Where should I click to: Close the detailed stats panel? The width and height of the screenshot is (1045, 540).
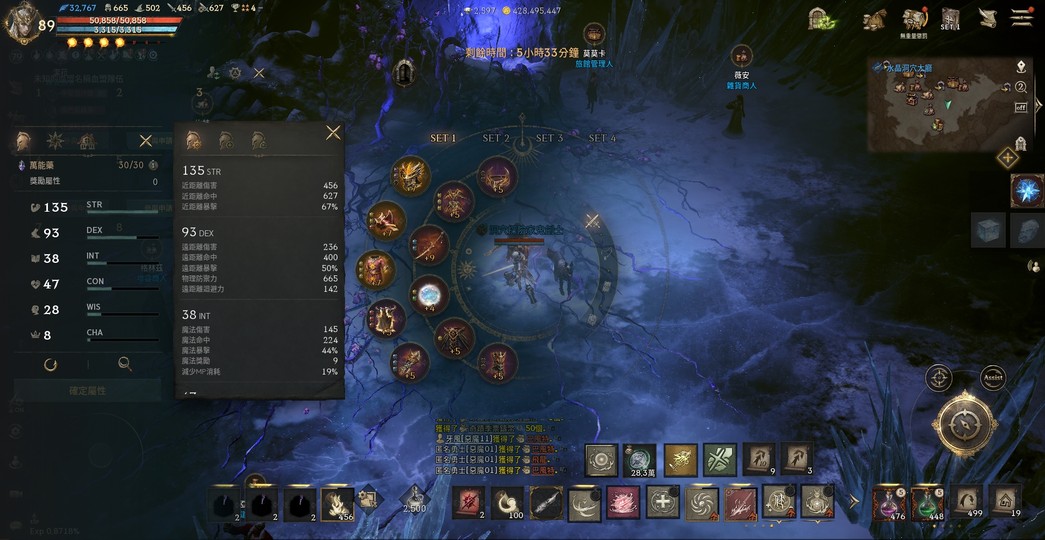333,132
